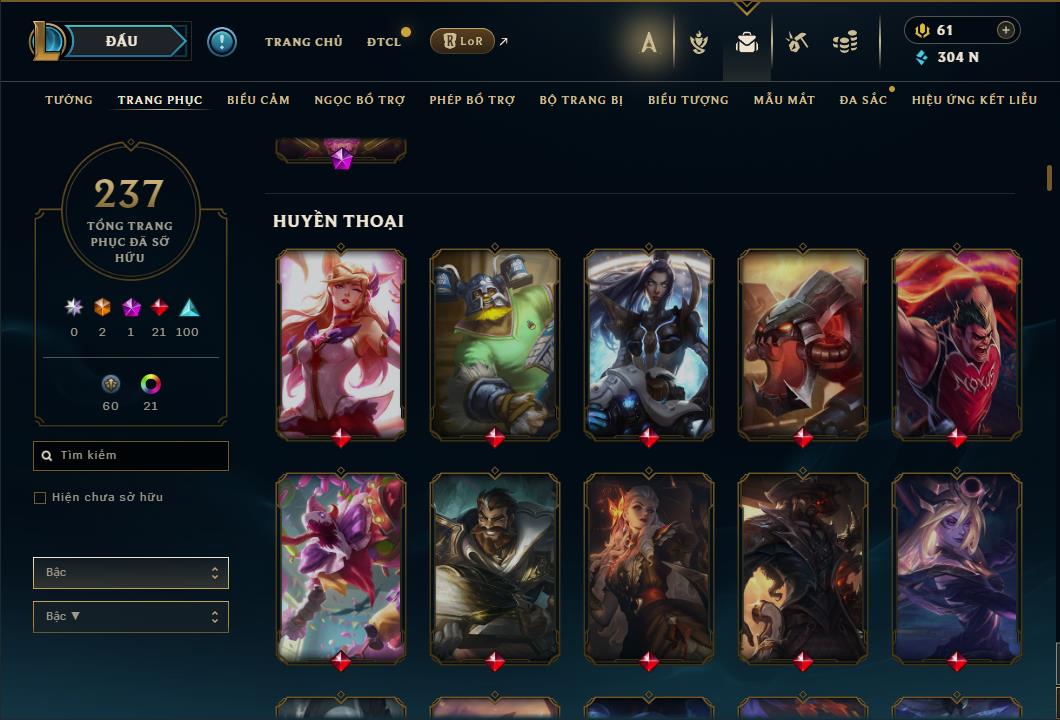Screen dimensions: 1060x720
Task: Select the BỘ TRANG BỊ item sets tab
Action: [x=581, y=100]
